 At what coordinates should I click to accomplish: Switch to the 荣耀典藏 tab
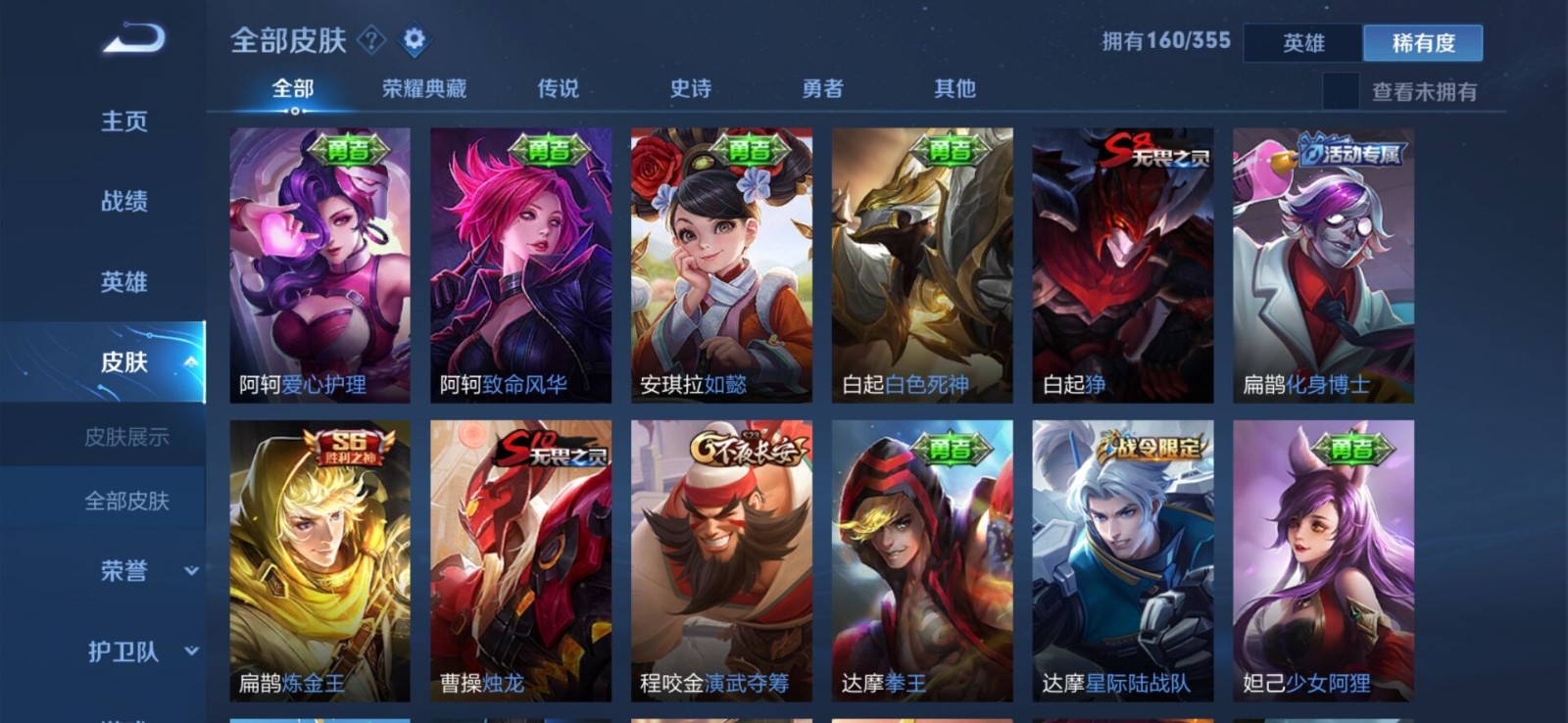(423, 88)
